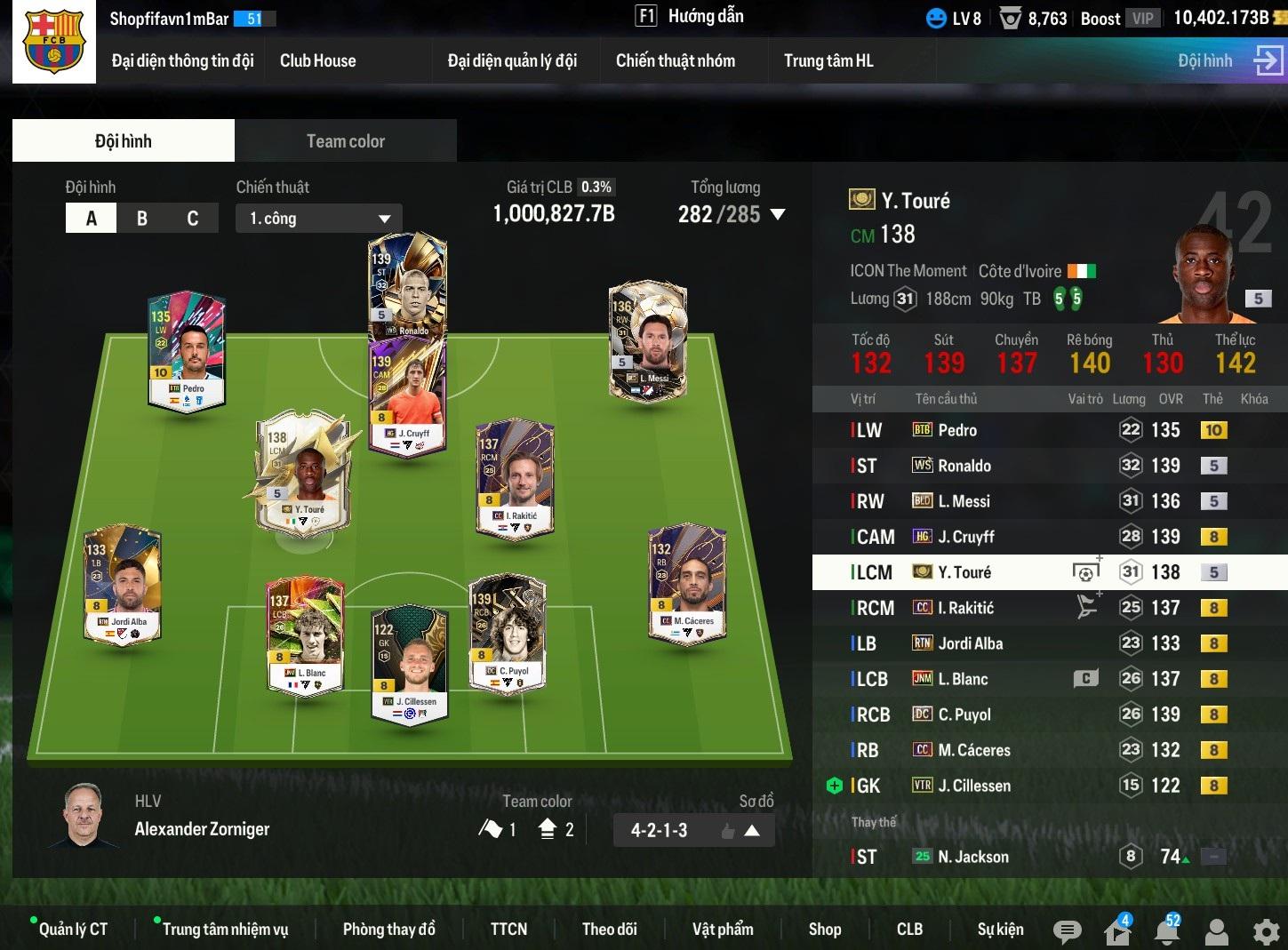Open Chiến thuật nhóm menu
The image size is (1288, 950).
(x=675, y=60)
